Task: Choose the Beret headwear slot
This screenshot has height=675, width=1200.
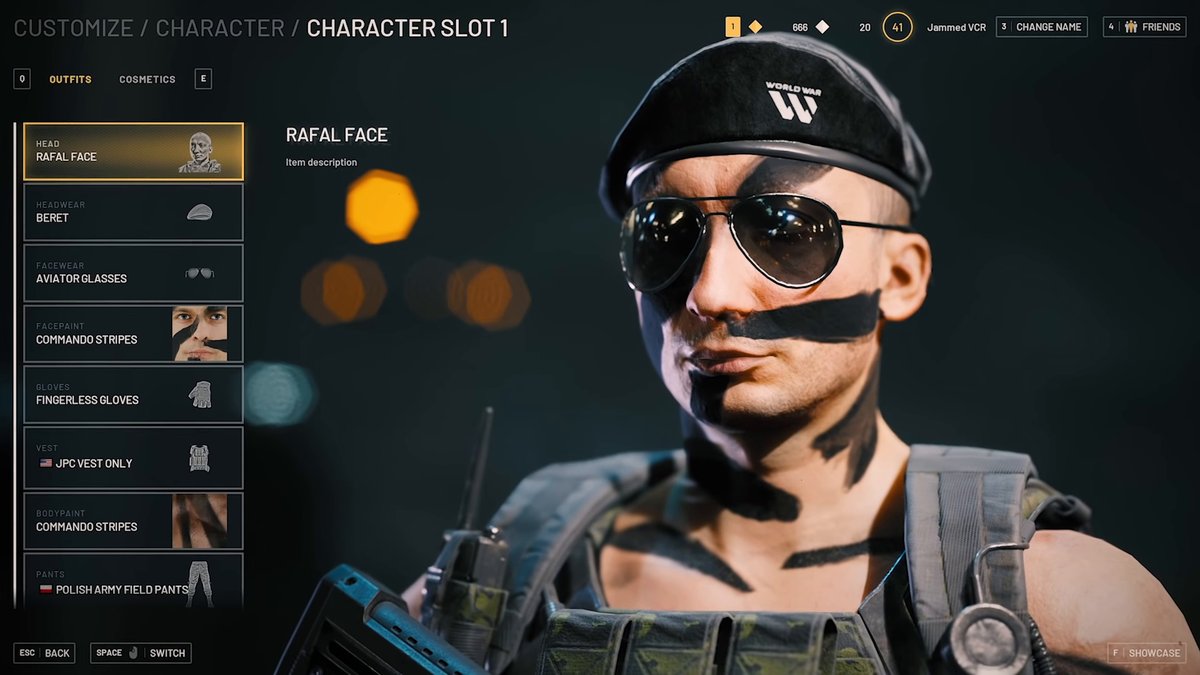Action: pyautogui.click(x=133, y=212)
